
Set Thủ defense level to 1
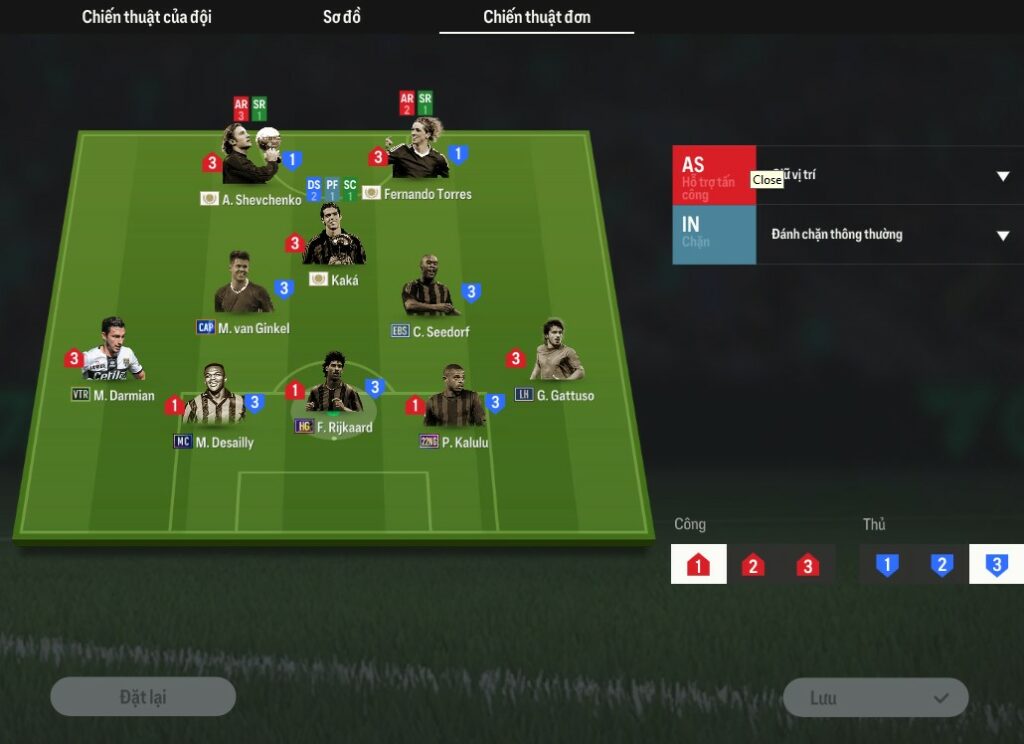tap(886, 565)
